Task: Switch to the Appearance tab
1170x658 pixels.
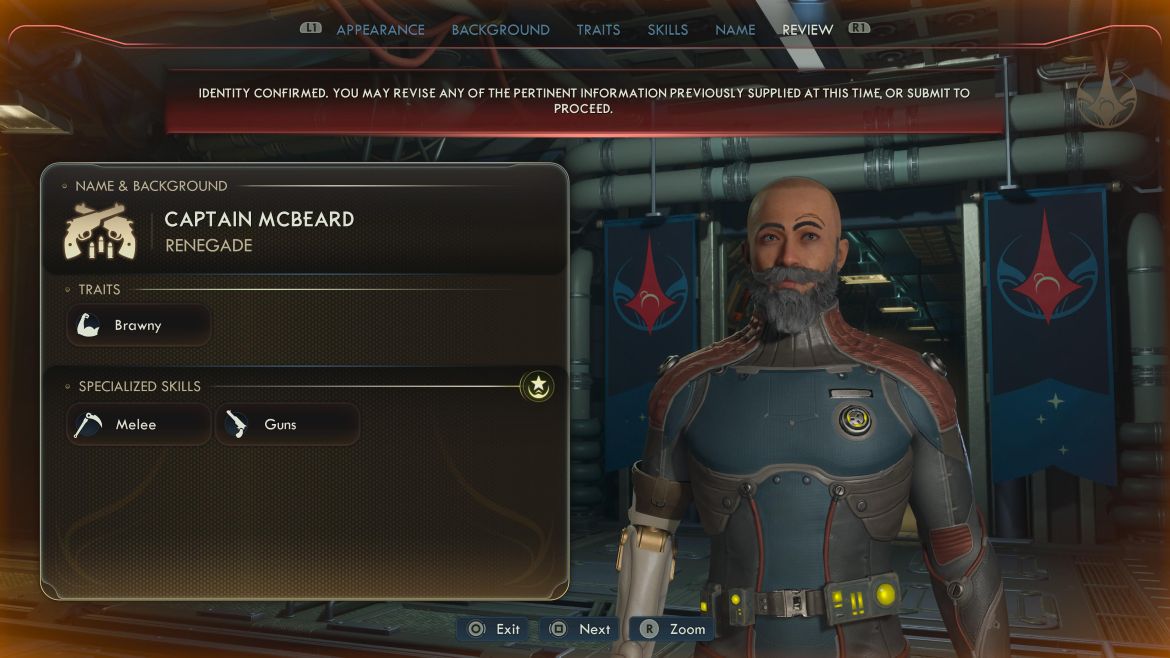Action: coord(380,30)
